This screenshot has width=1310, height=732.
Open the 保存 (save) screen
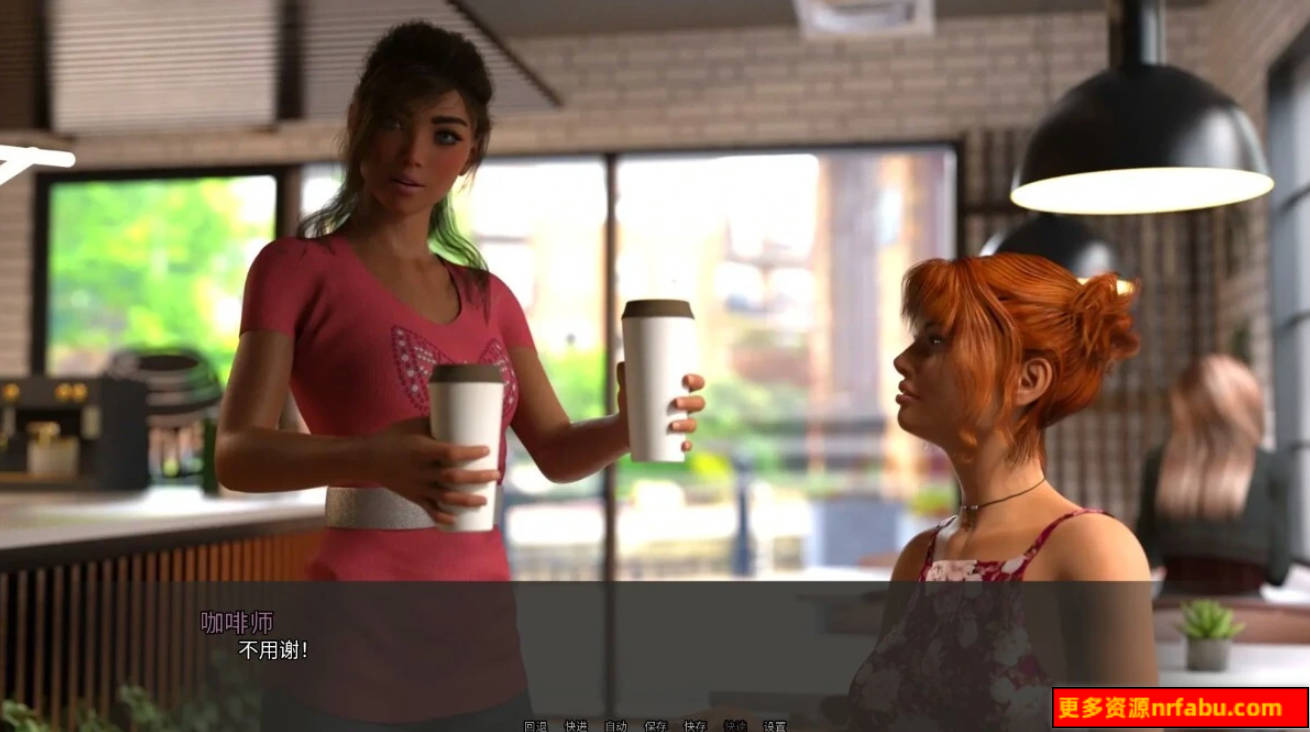tap(655, 726)
